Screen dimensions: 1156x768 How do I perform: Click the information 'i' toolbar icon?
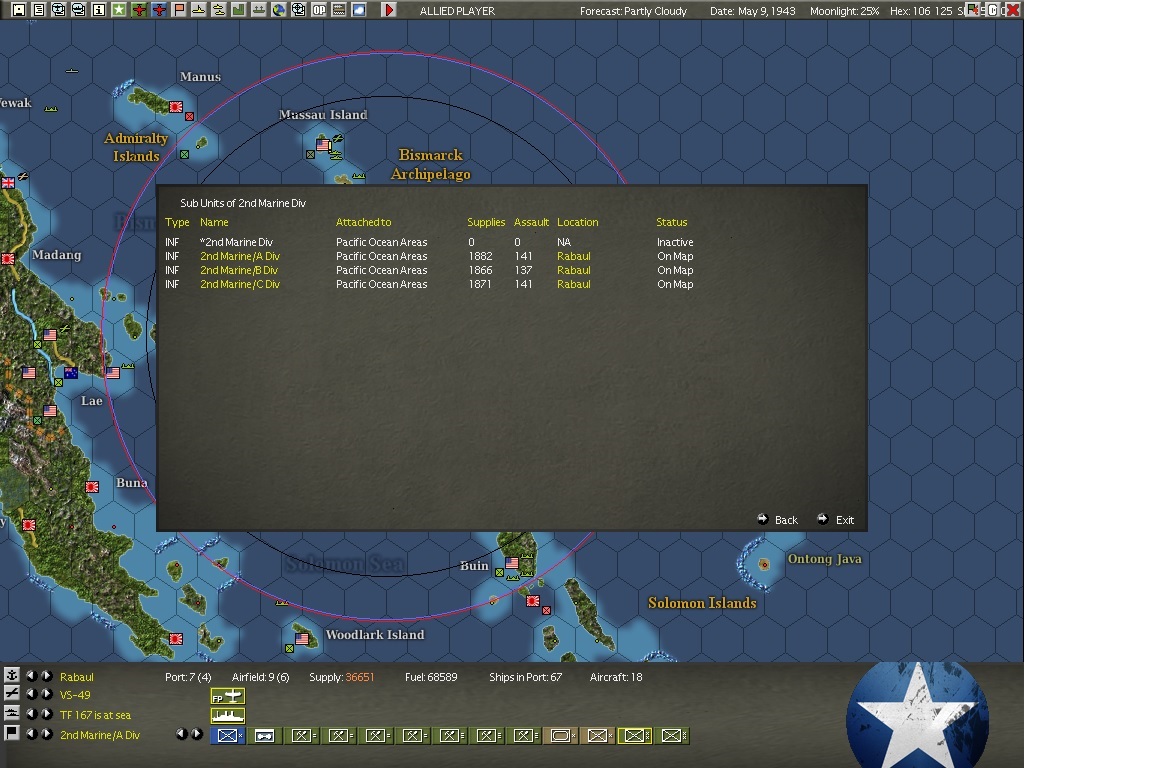tap(98, 10)
